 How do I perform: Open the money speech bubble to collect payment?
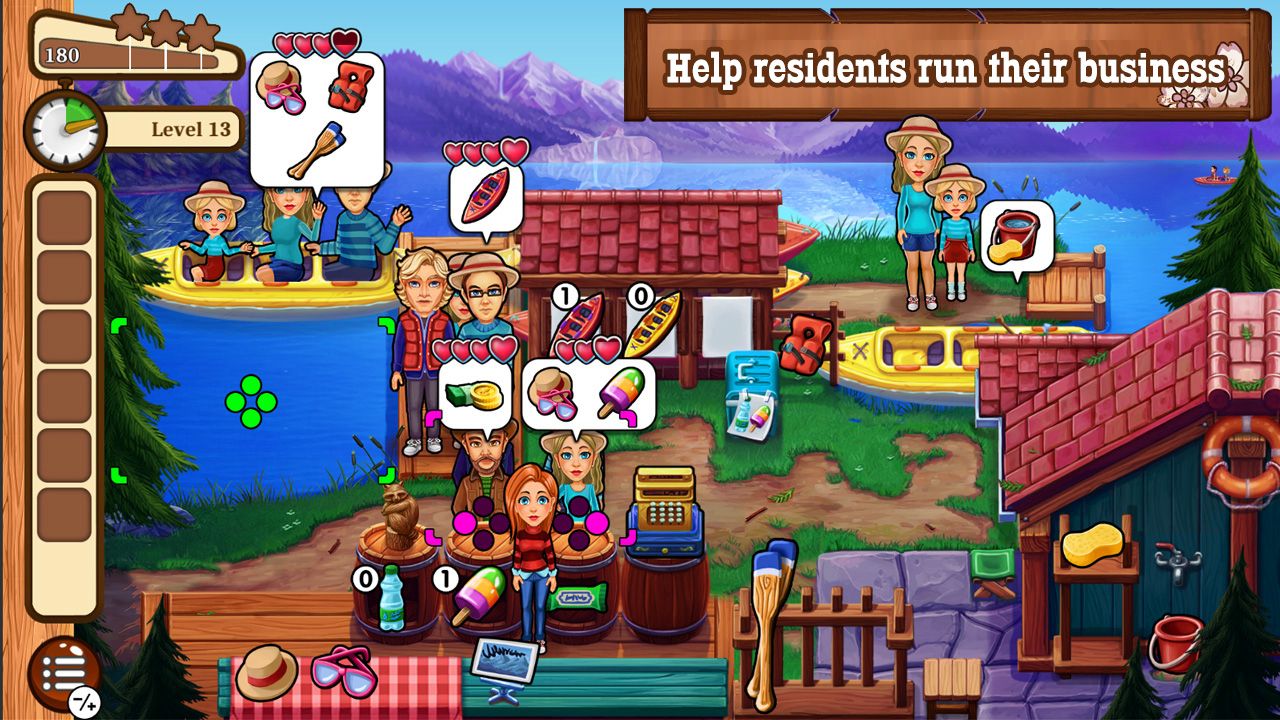point(476,393)
